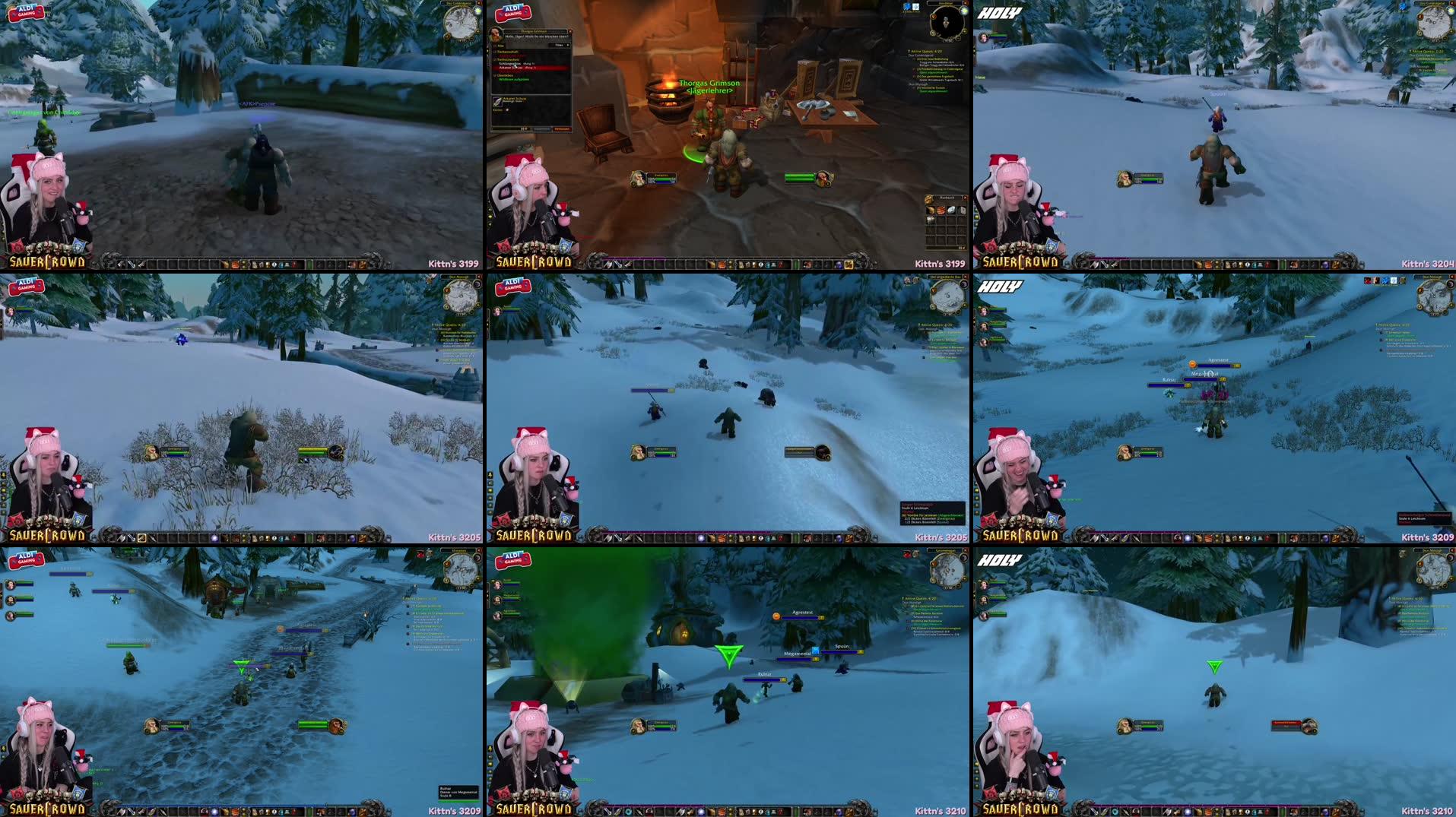Click Dwergnizz's portrait on the player frame

click(x=639, y=179)
